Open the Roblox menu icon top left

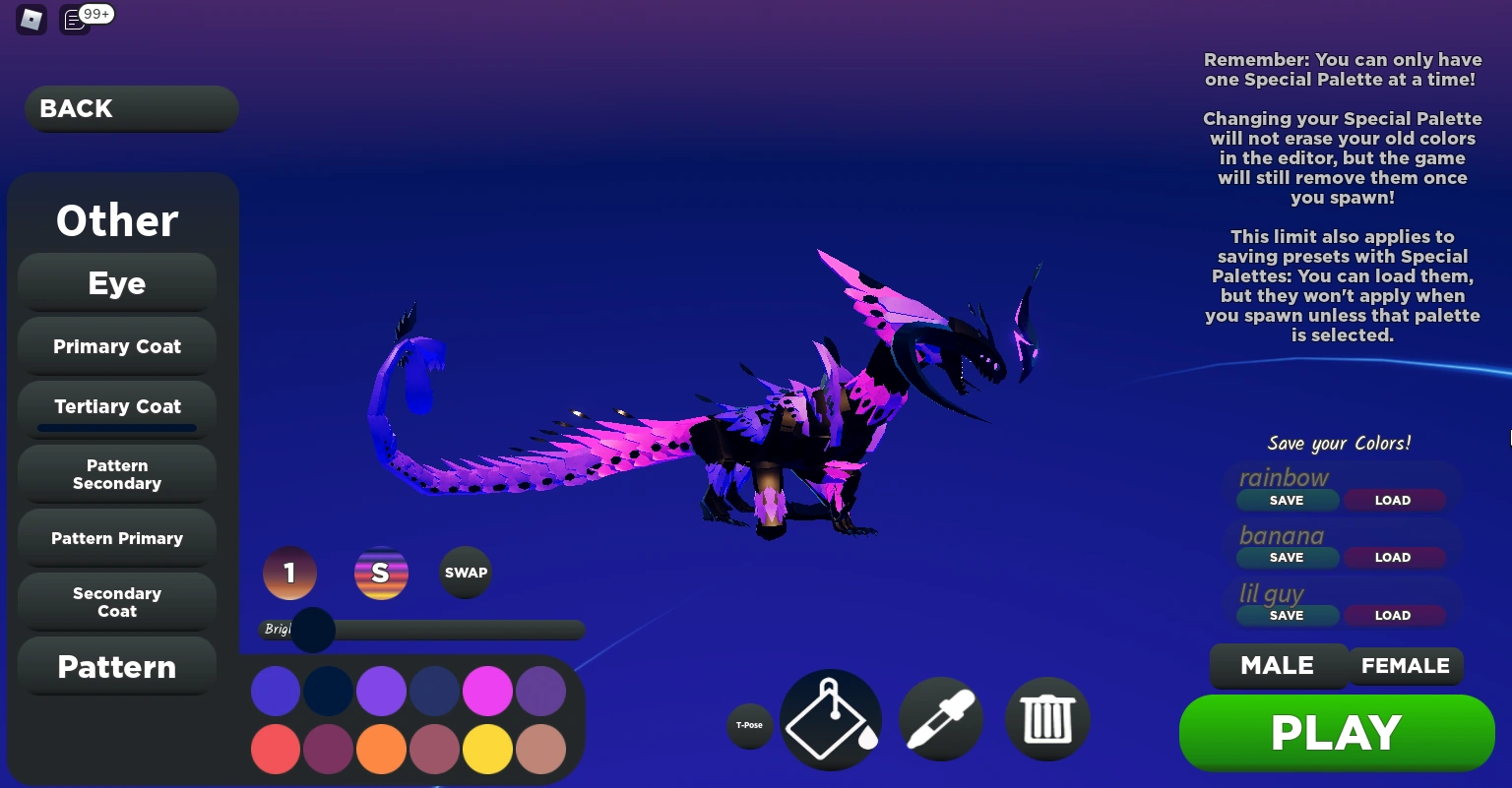coord(31,20)
